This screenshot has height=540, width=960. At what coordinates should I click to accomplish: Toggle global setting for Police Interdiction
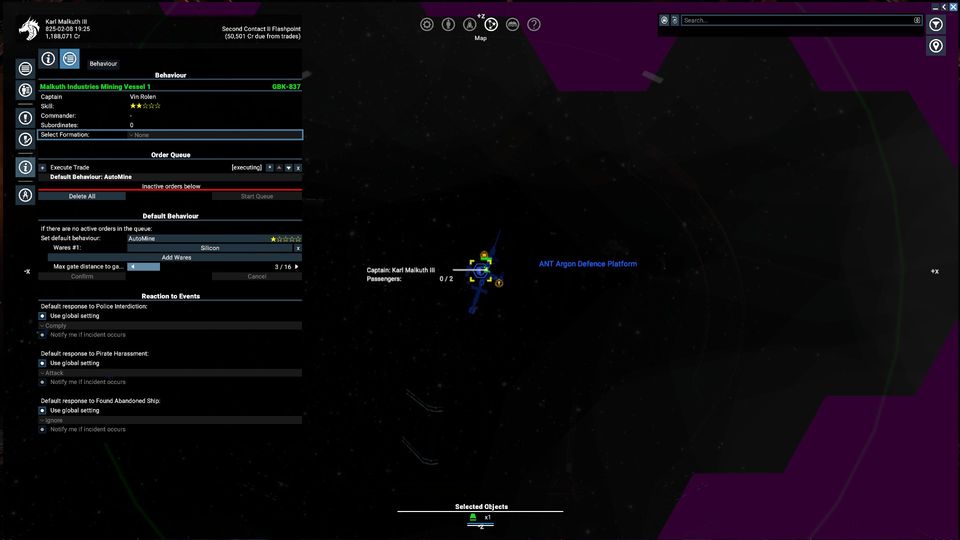click(43, 316)
